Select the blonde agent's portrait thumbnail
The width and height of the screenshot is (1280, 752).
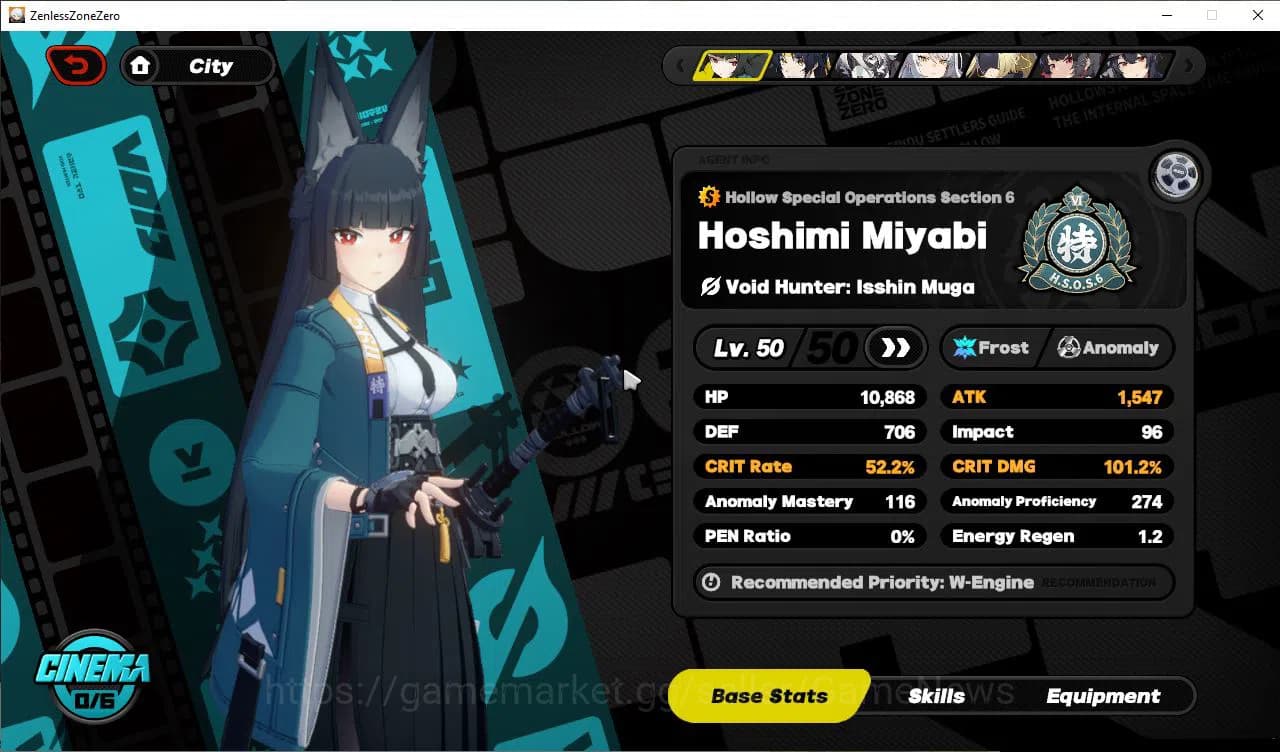[1000, 64]
